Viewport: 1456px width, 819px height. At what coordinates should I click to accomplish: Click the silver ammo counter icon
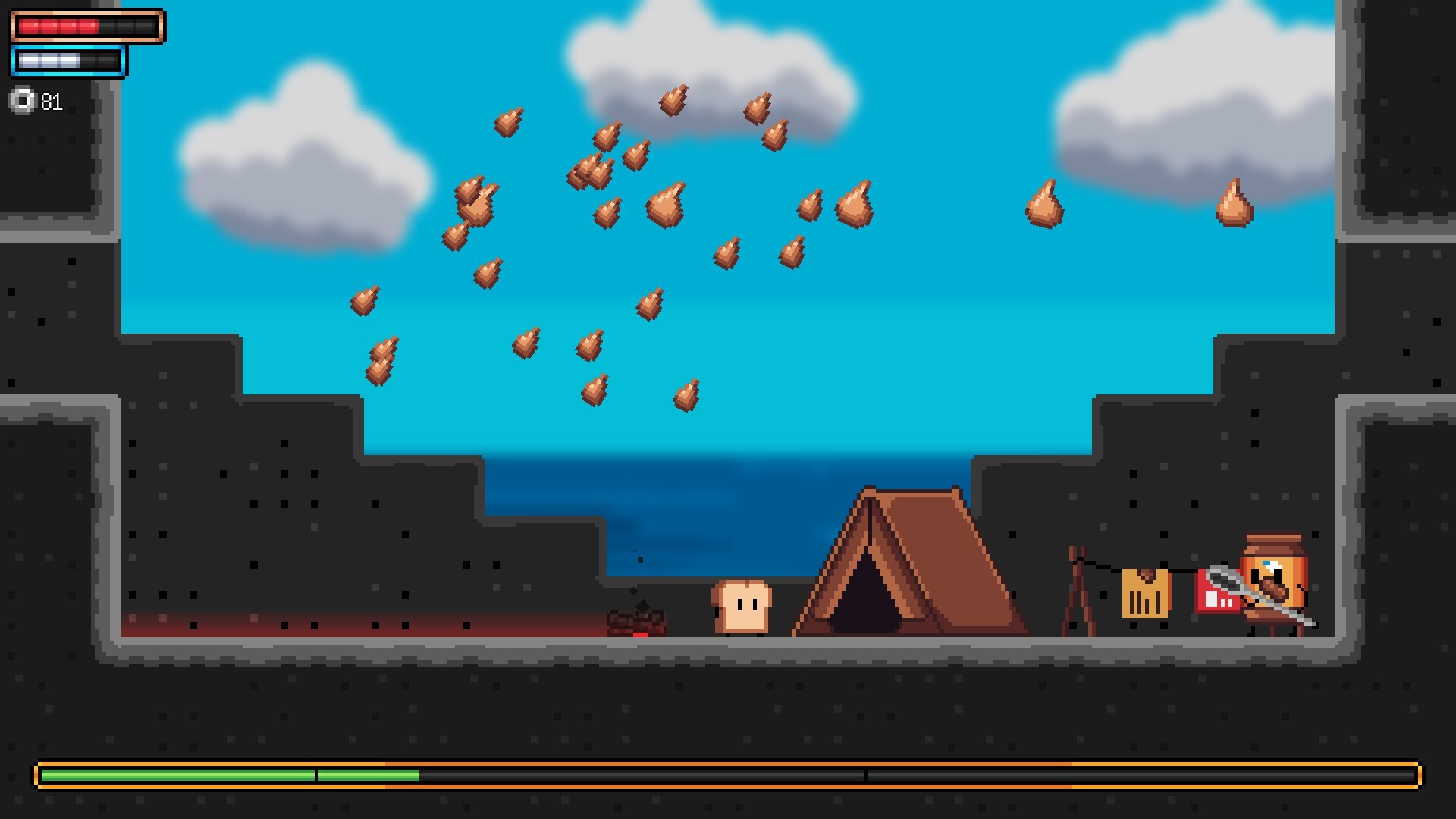[x=22, y=100]
